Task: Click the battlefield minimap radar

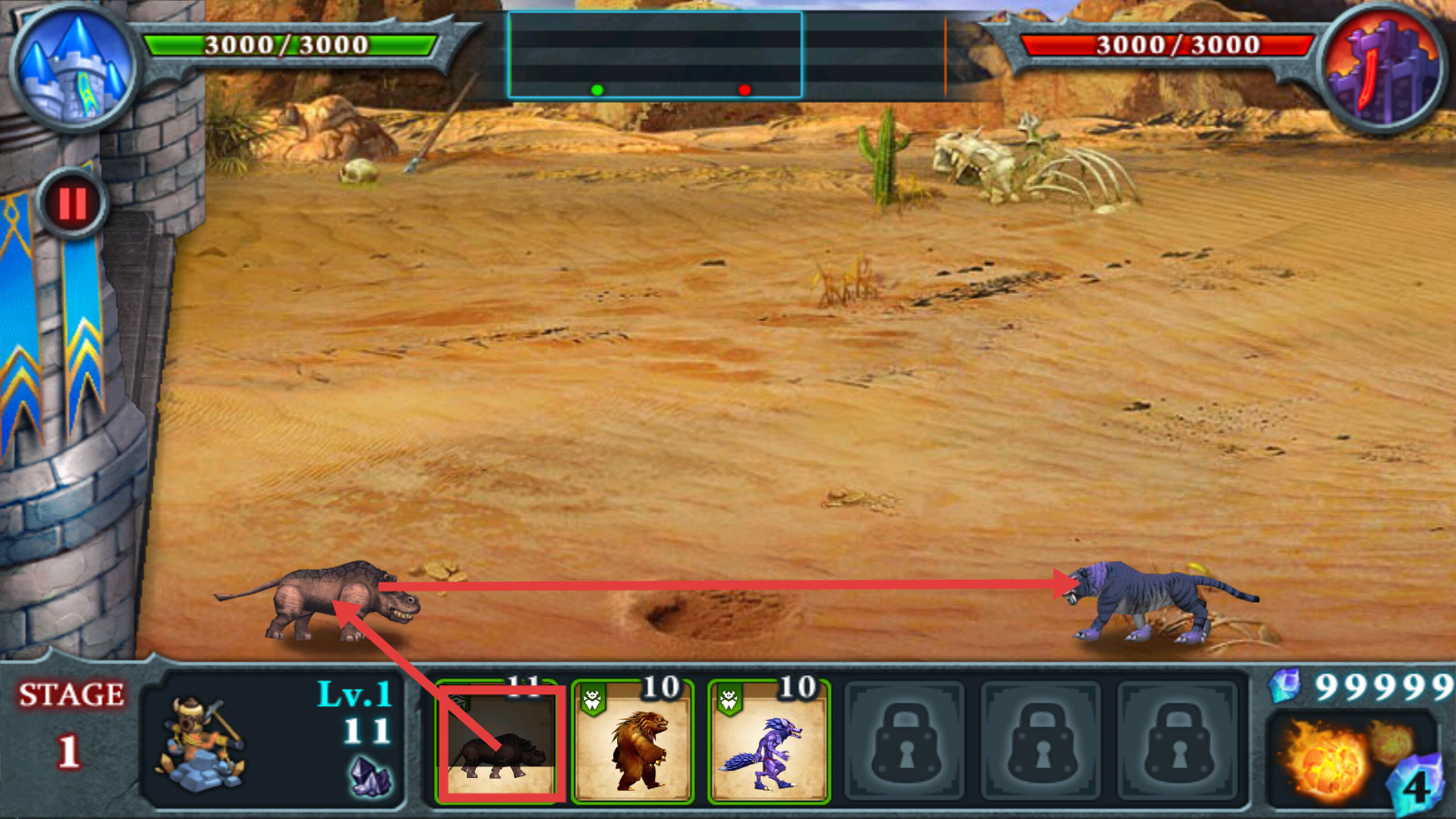Action: 654,56
